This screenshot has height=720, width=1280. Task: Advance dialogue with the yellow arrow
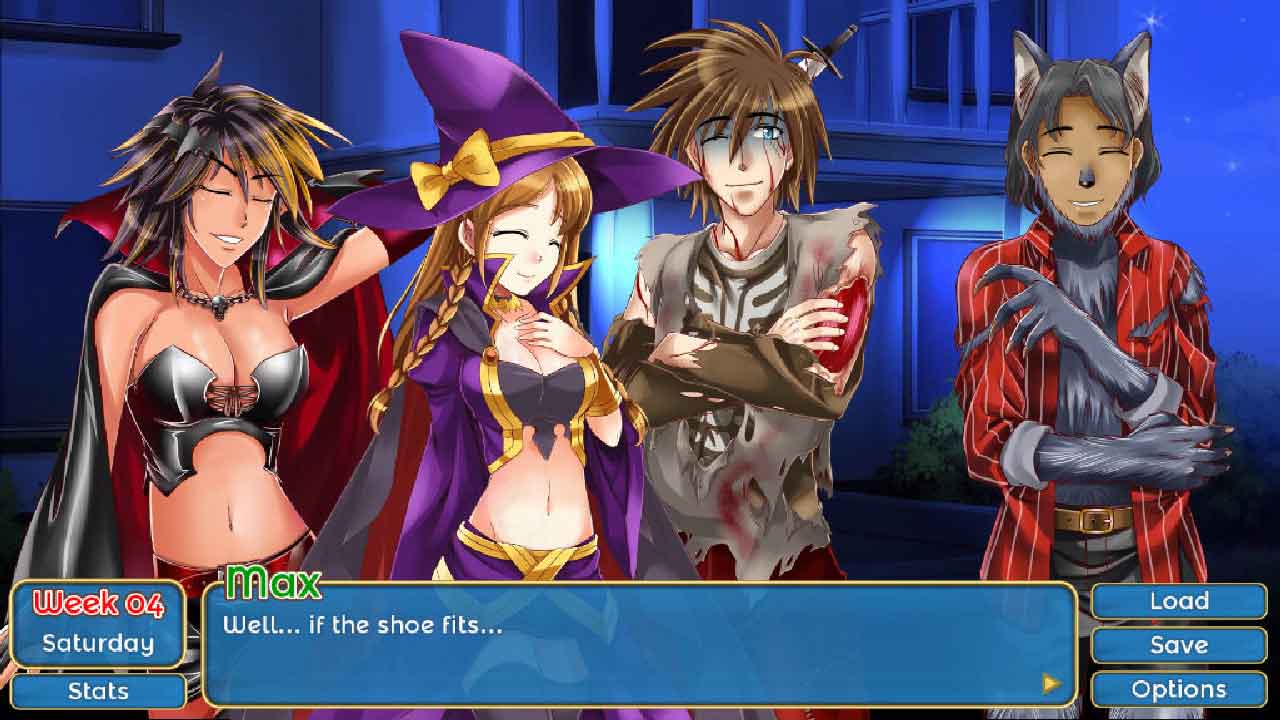(x=1051, y=683)
